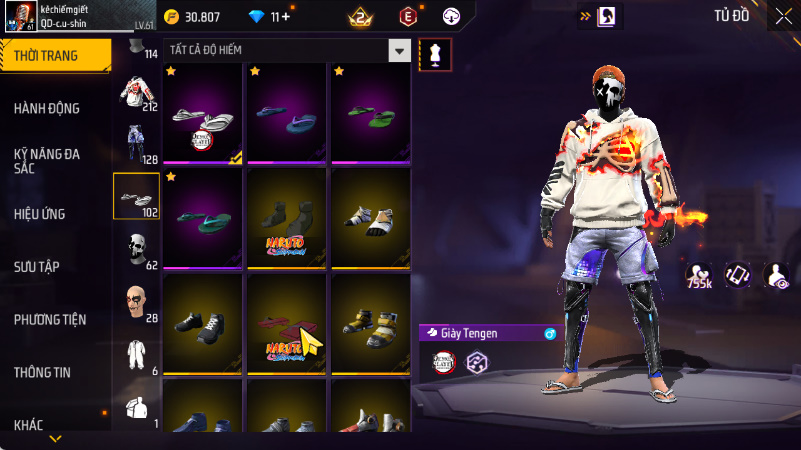The width and height of the screenshot is (801, 450).
Task: Select the jacket category with 212 items
Action: point(136,90)
